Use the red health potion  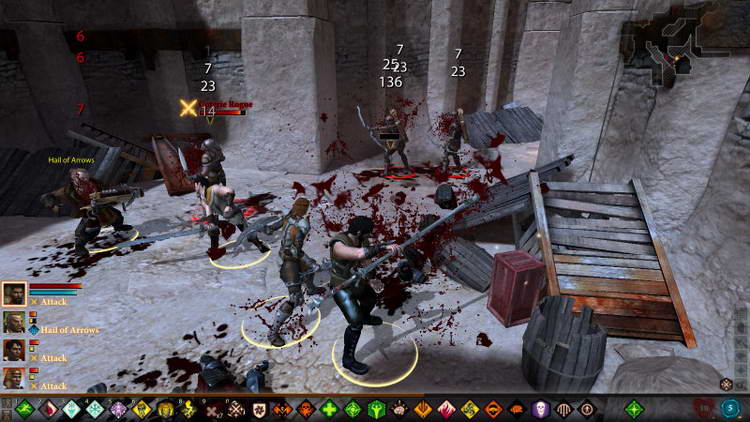tap(704, 408)
